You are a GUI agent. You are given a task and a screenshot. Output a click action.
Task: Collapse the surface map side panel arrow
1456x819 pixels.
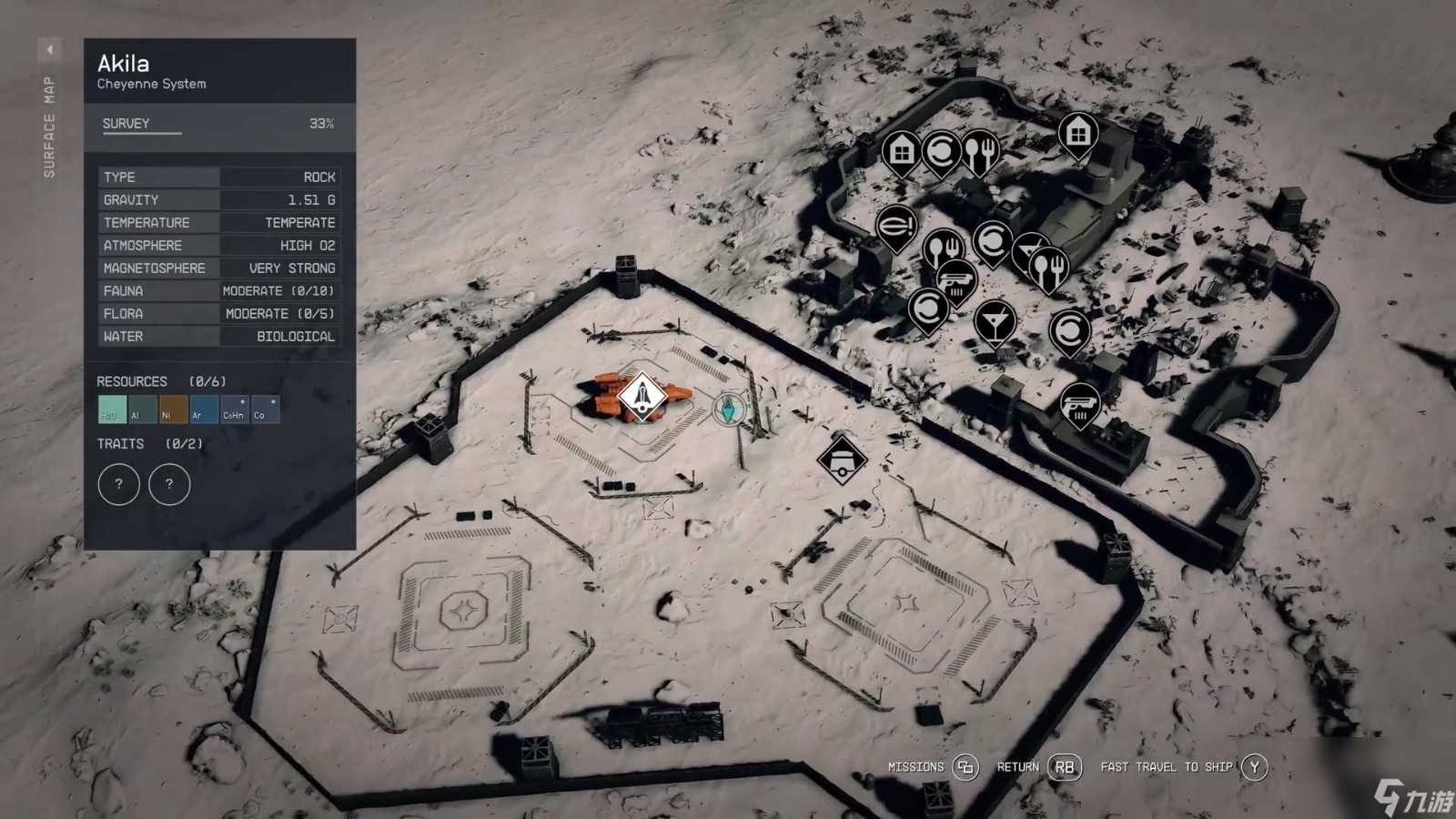pos(50,49)
